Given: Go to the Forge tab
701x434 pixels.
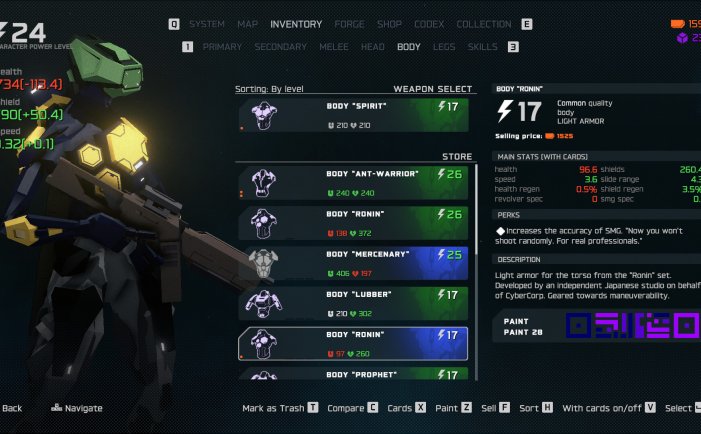Looking at the screenshot, I should pos(349,24).
